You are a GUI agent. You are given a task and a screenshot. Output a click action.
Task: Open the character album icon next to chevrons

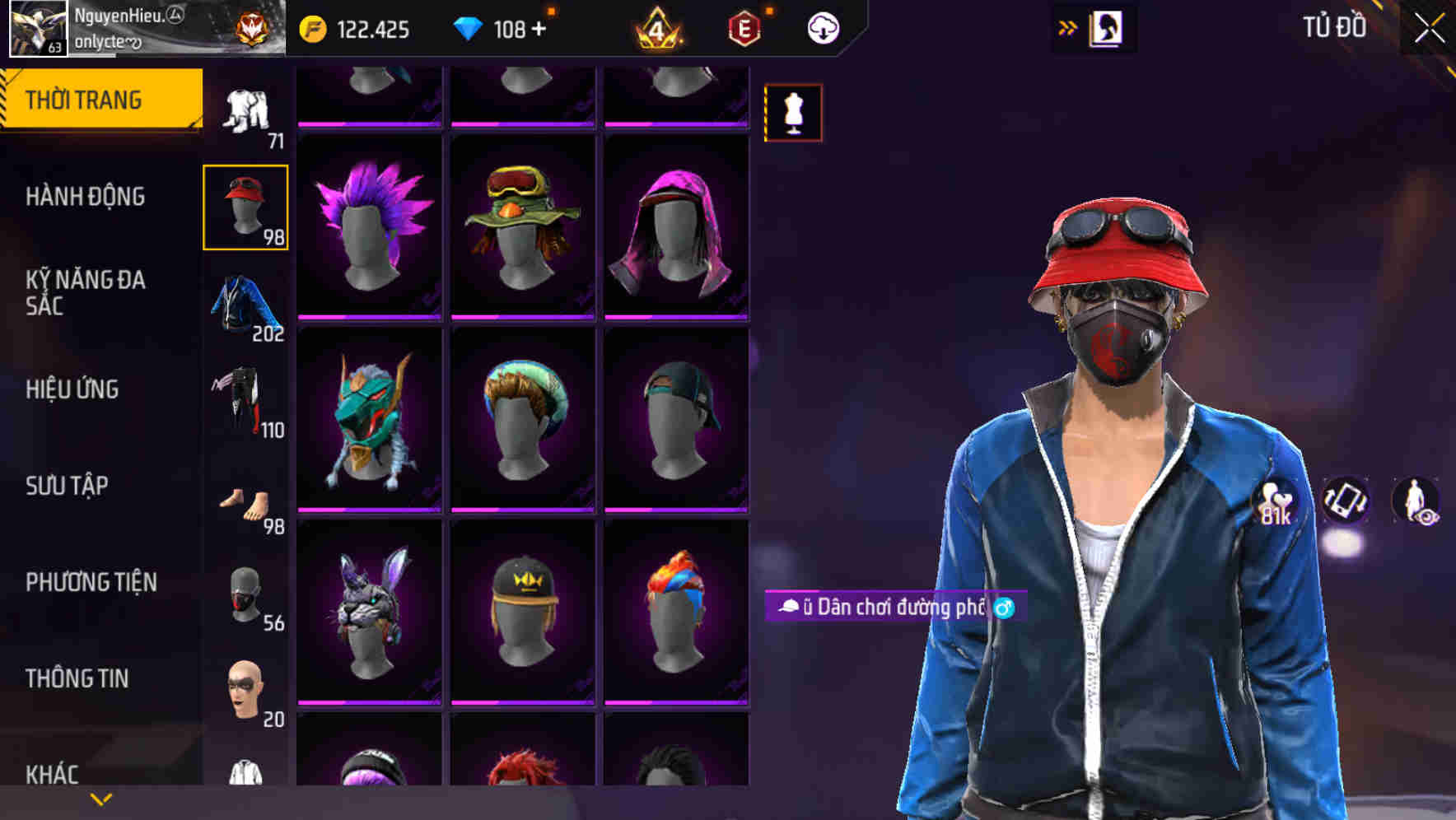coord(1108,27)
